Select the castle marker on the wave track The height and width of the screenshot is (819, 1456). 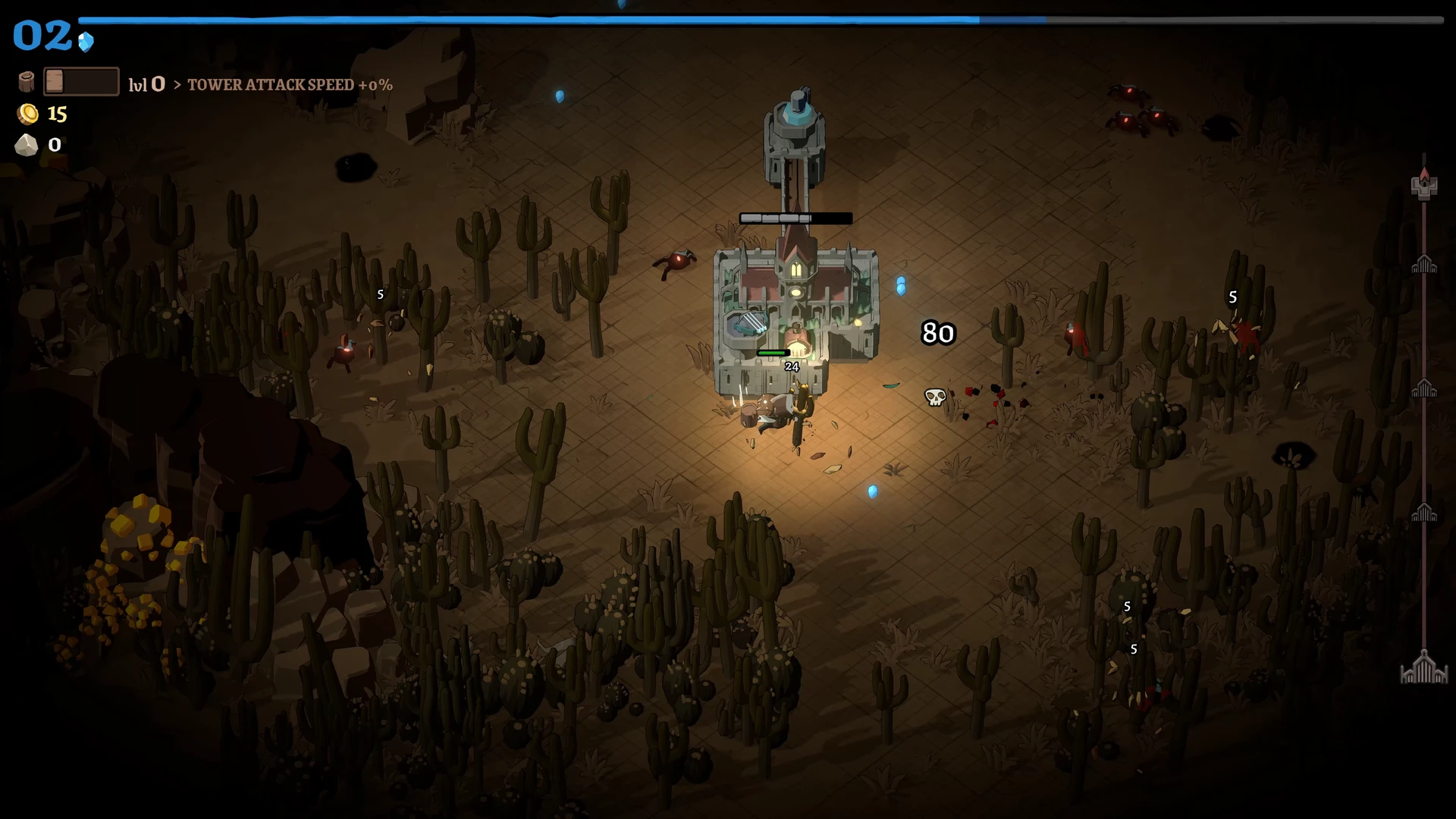point(1424,184)
